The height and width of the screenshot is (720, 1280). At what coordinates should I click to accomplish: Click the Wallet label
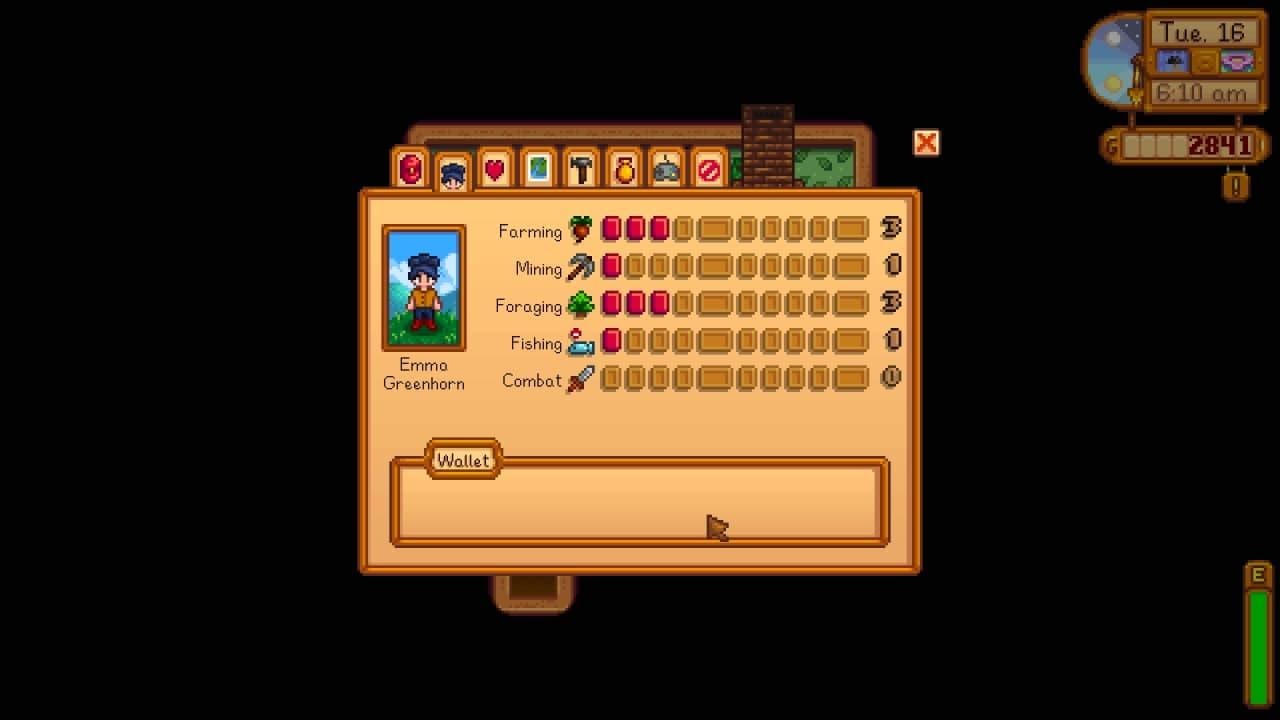point(463,460)
